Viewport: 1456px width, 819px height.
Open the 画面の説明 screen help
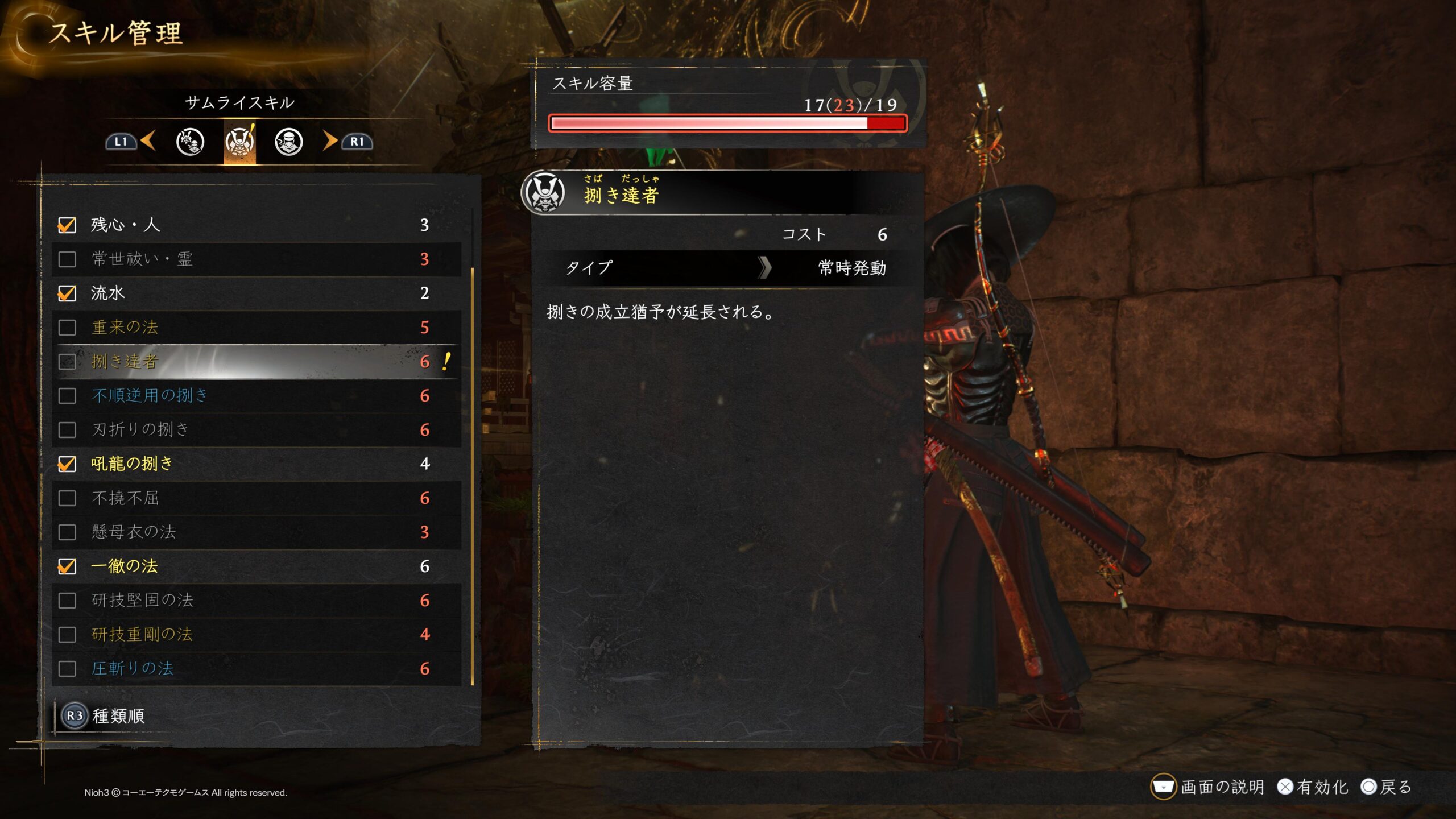coord(1208,787)
